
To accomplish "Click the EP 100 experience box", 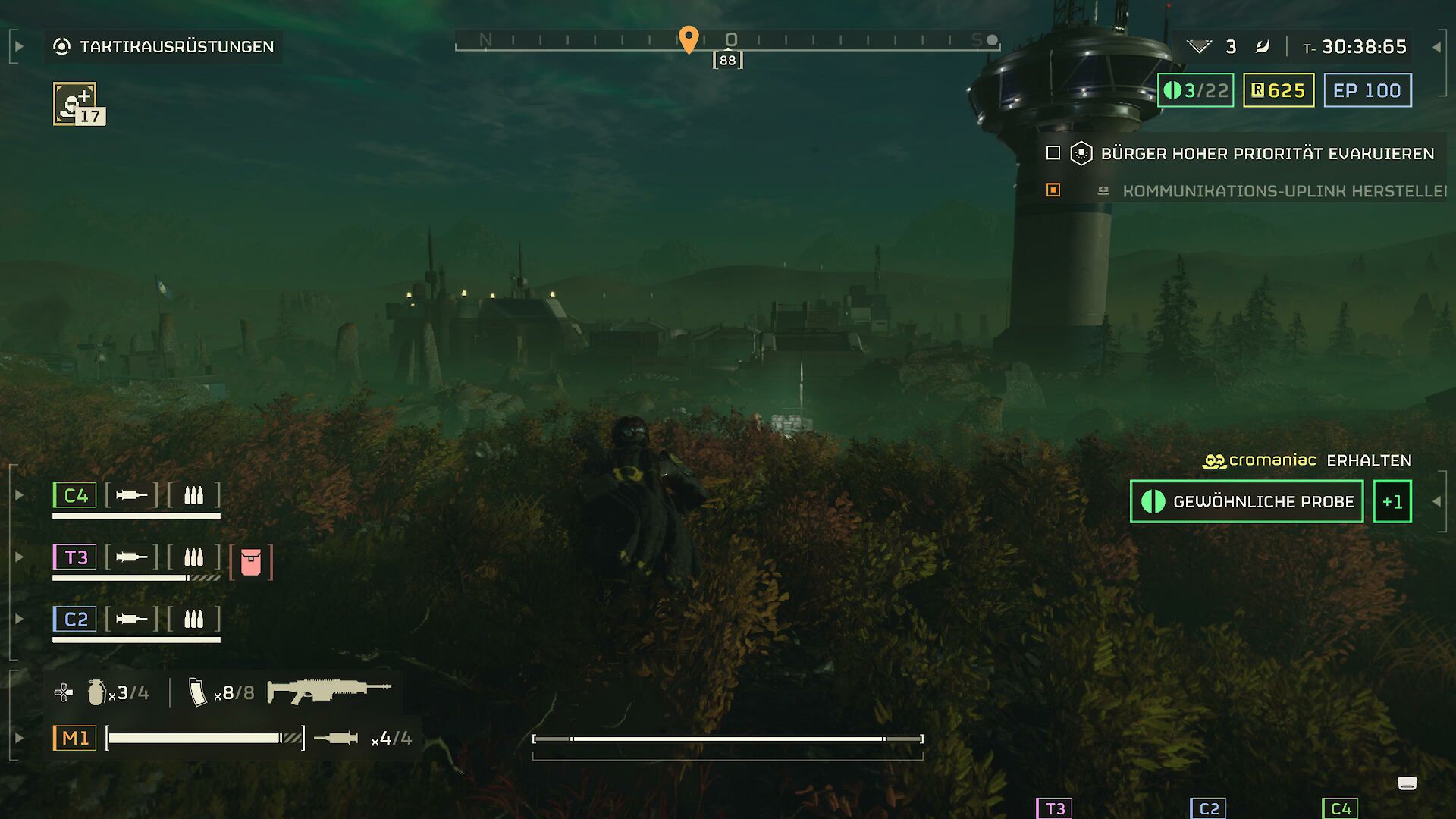I will pyautogui.click(x=1367, y=91).
